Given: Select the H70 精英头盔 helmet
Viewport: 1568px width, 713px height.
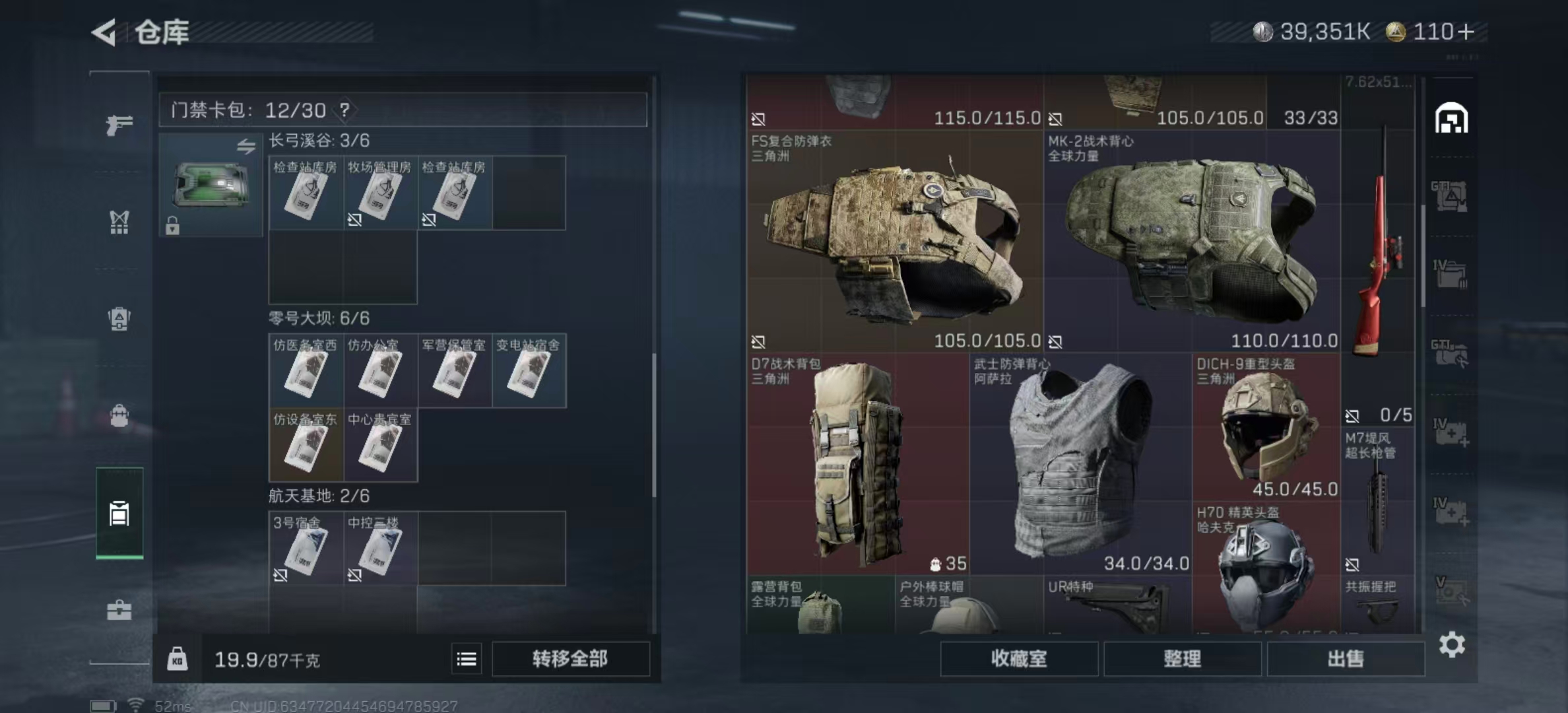Looking at the screenshot, I should tap(1266, 568).
